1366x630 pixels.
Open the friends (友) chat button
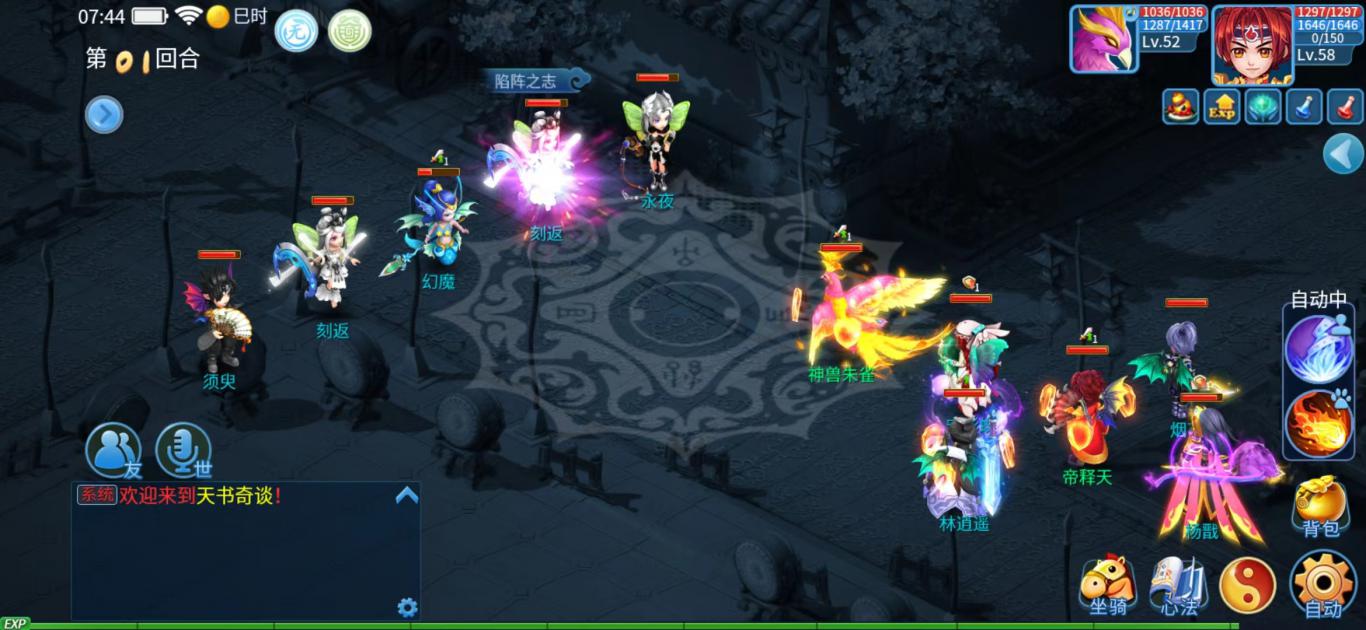(x=113, y=450)
